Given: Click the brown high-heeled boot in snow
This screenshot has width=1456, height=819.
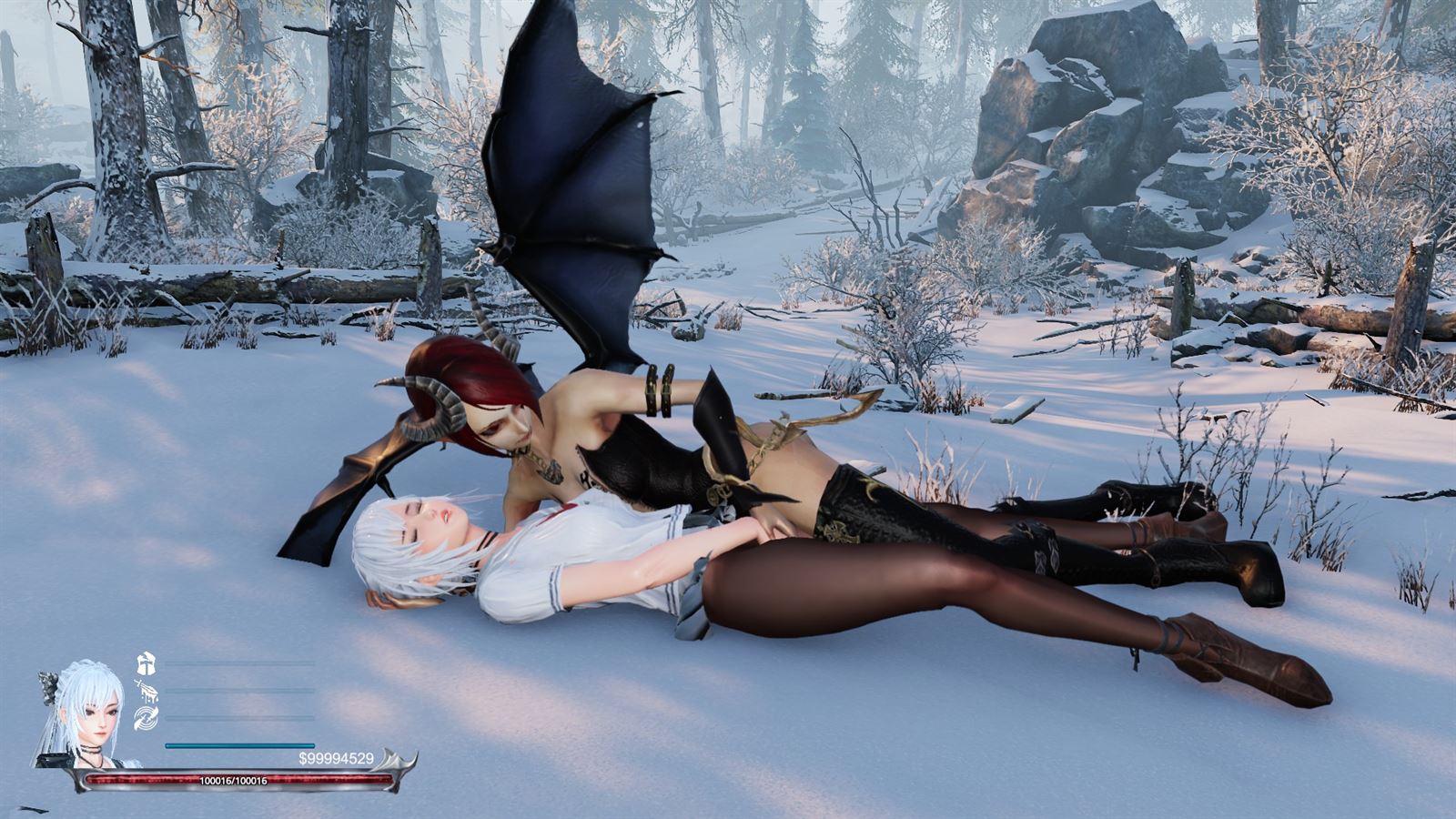Looking at the screenshot, I should coord(1238,655).
